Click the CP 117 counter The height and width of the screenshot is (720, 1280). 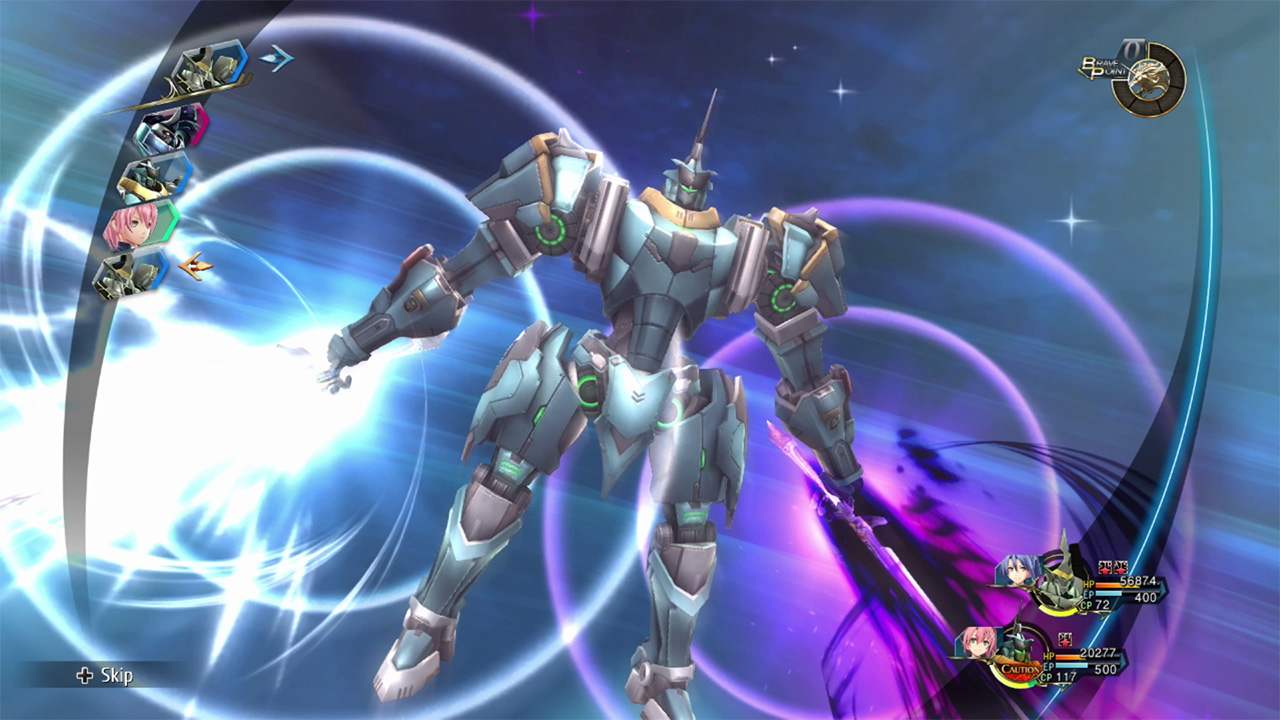click(1058, 676)
